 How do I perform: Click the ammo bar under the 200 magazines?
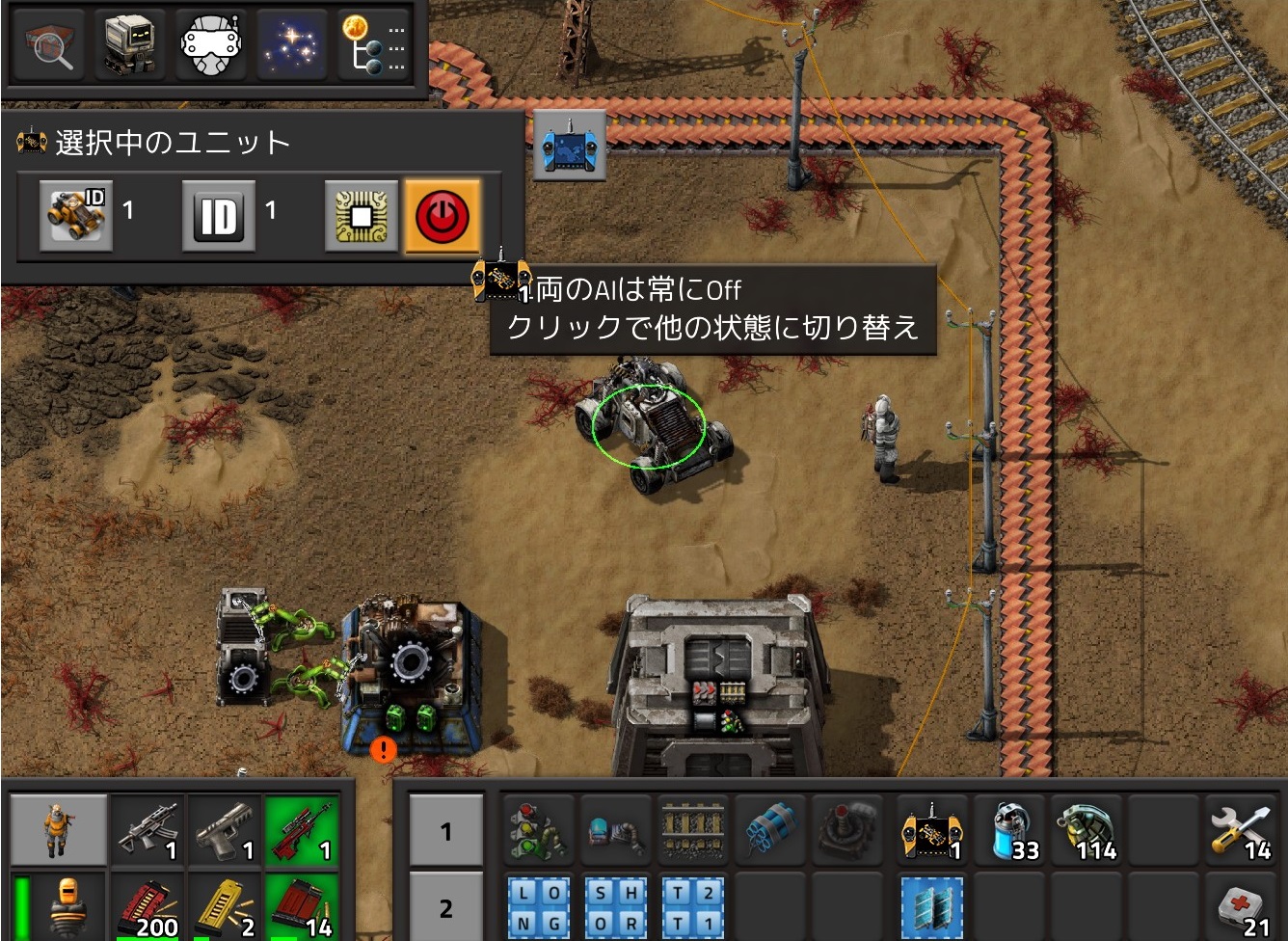[x=147, y=936]
